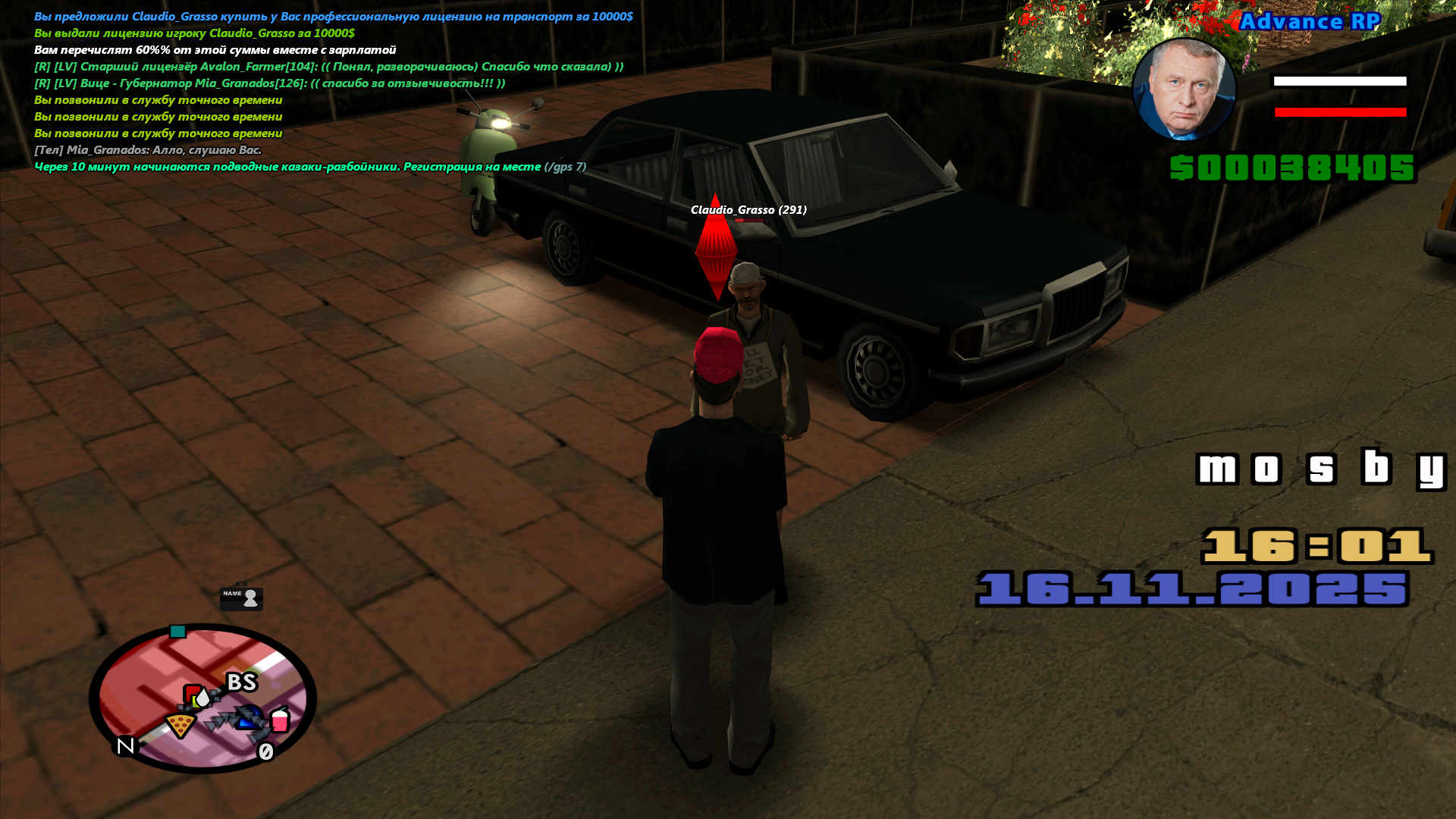This screenshot has width=1456, height=819.
Task: Click the /gps 7 event announcement line
Action: click(309, 167)
